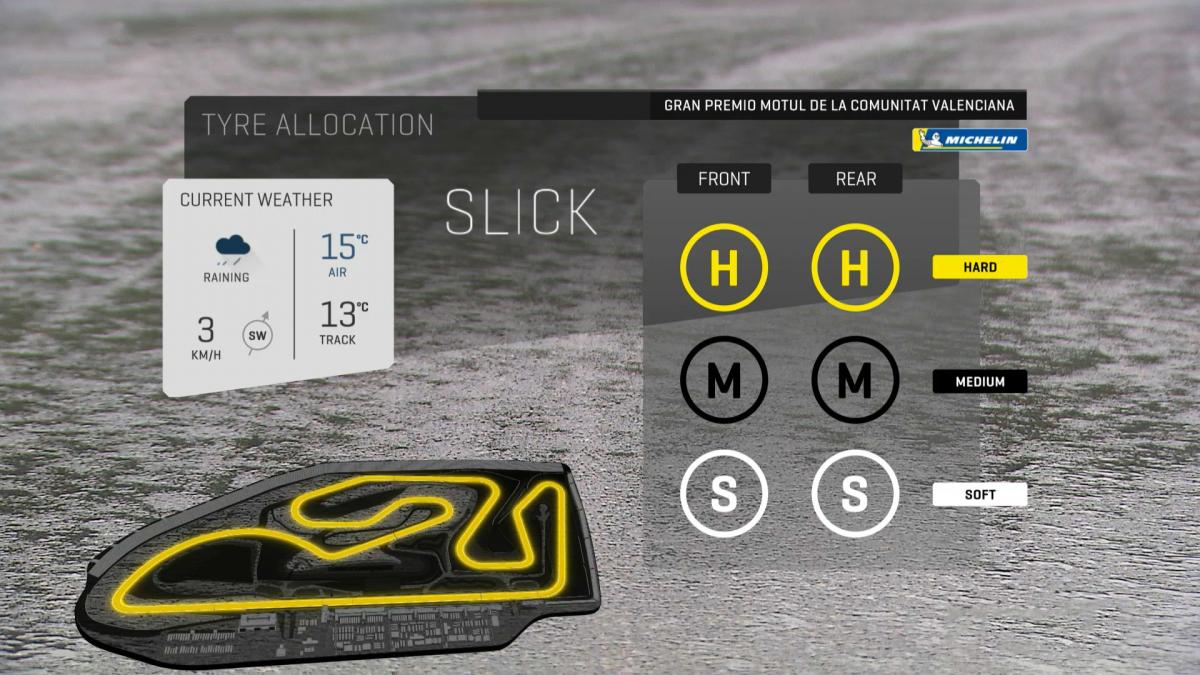The height and width of the screenshot is (675, 1200).
Task: Select the REAR column header
Action: click(x=855, y=179)
